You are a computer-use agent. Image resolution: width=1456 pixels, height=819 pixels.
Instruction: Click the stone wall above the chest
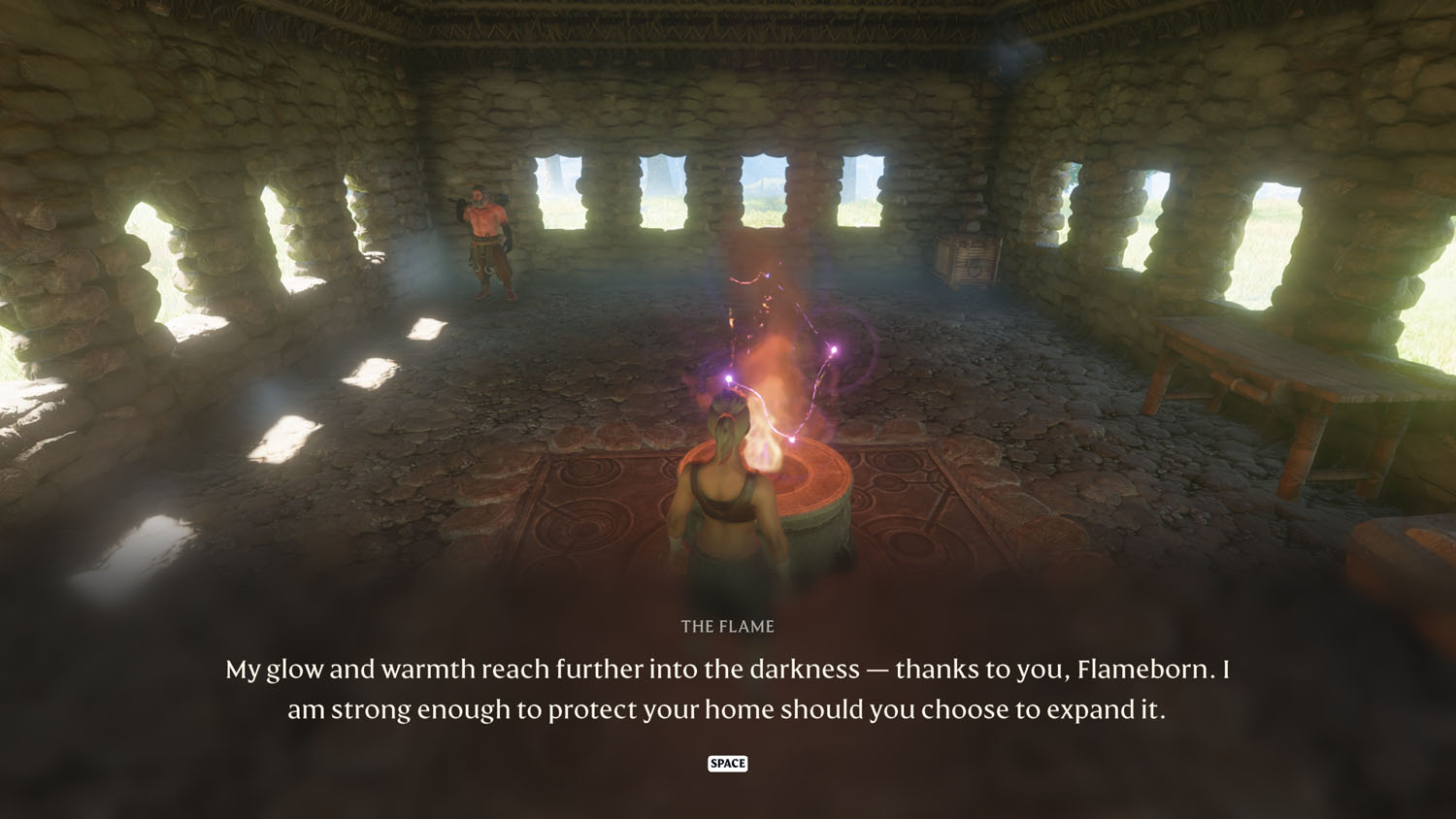(971, 175)
